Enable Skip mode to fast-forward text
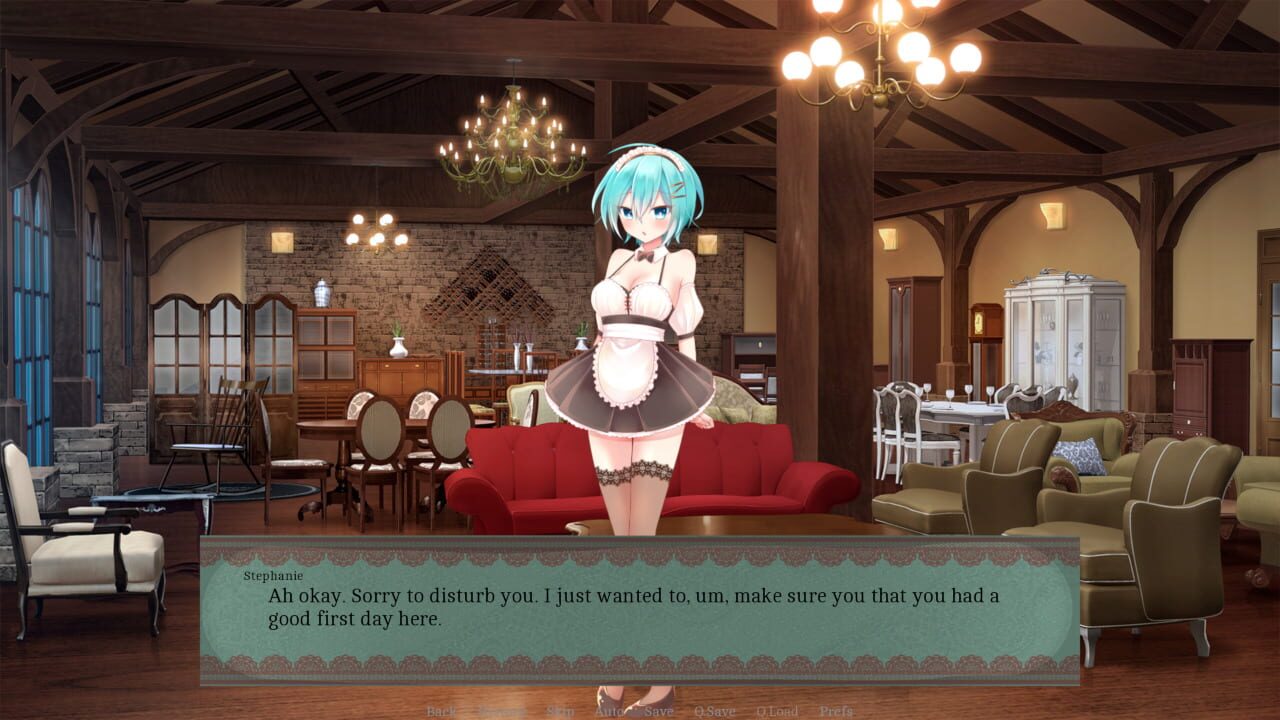Screen dimensions: 1280x720 click(560, 712)
